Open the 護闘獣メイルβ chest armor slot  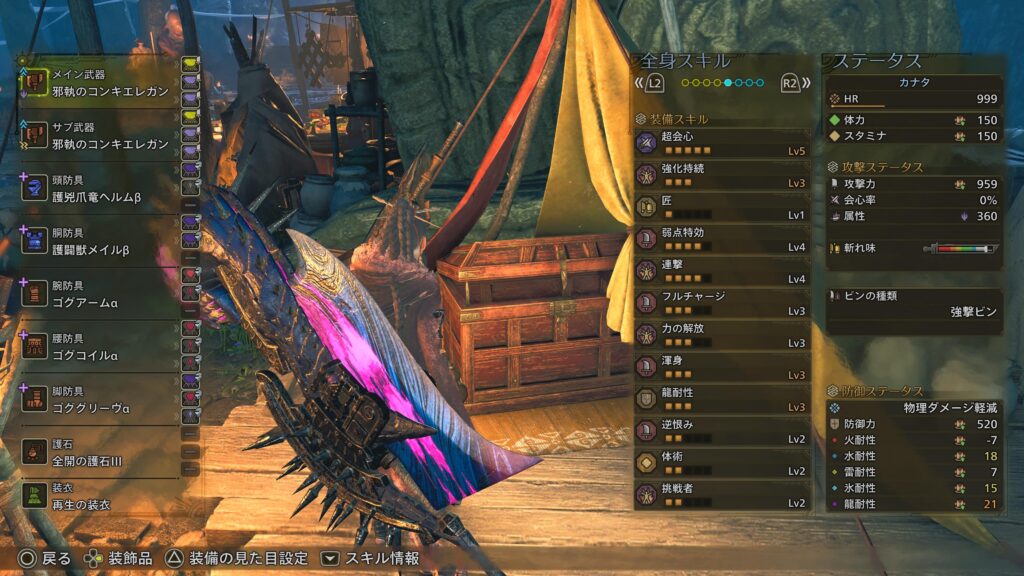100,242
